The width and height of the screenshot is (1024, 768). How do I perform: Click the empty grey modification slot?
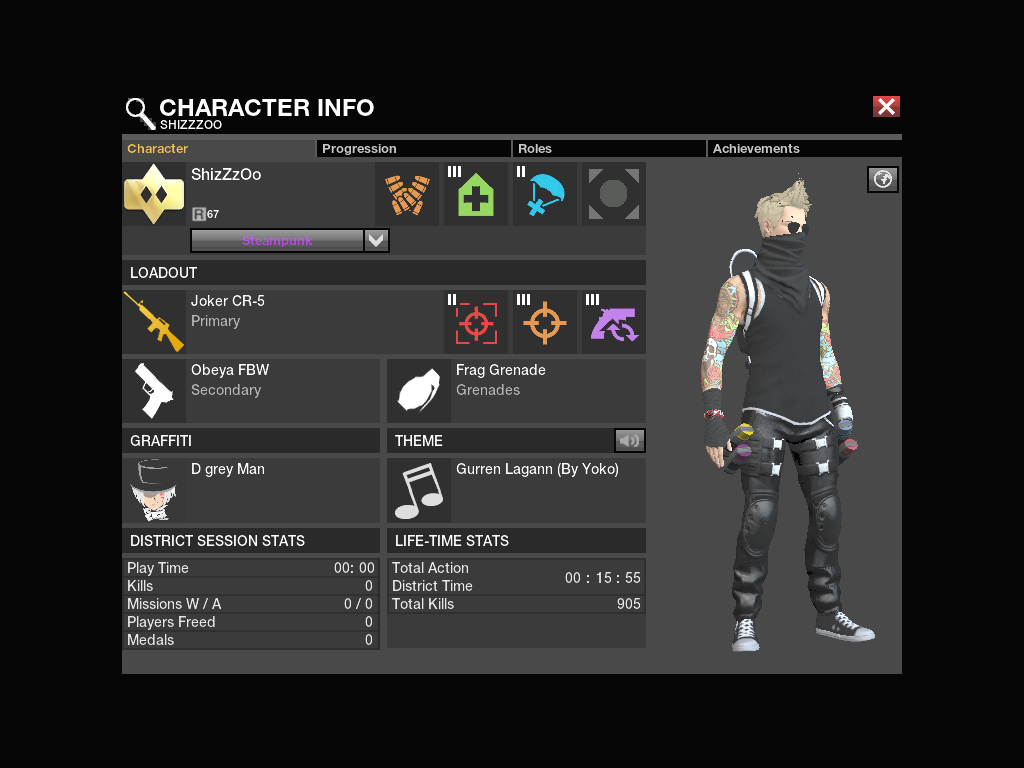coord(614,194)
